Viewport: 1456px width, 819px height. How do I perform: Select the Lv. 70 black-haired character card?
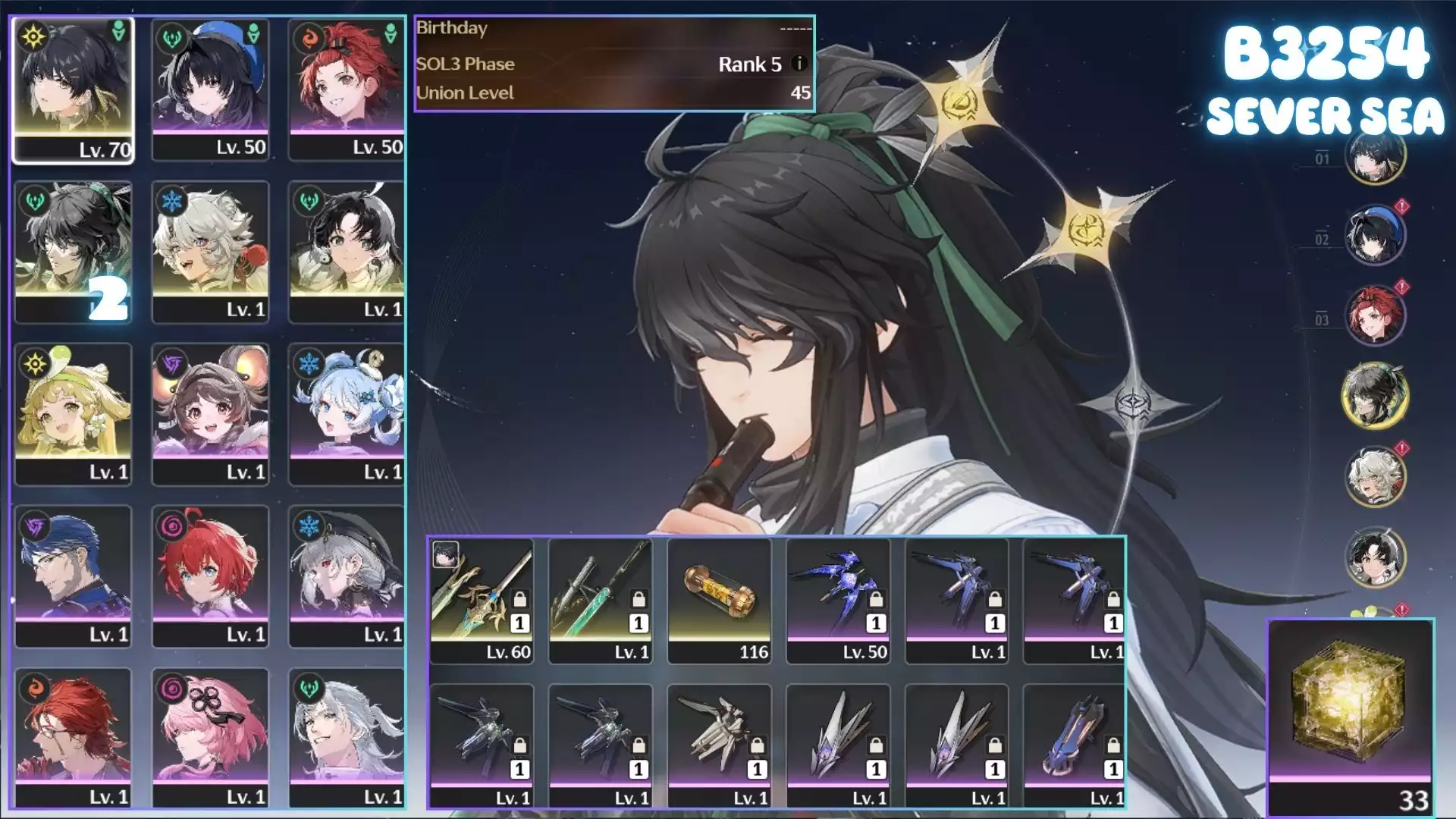coord(73,89)
